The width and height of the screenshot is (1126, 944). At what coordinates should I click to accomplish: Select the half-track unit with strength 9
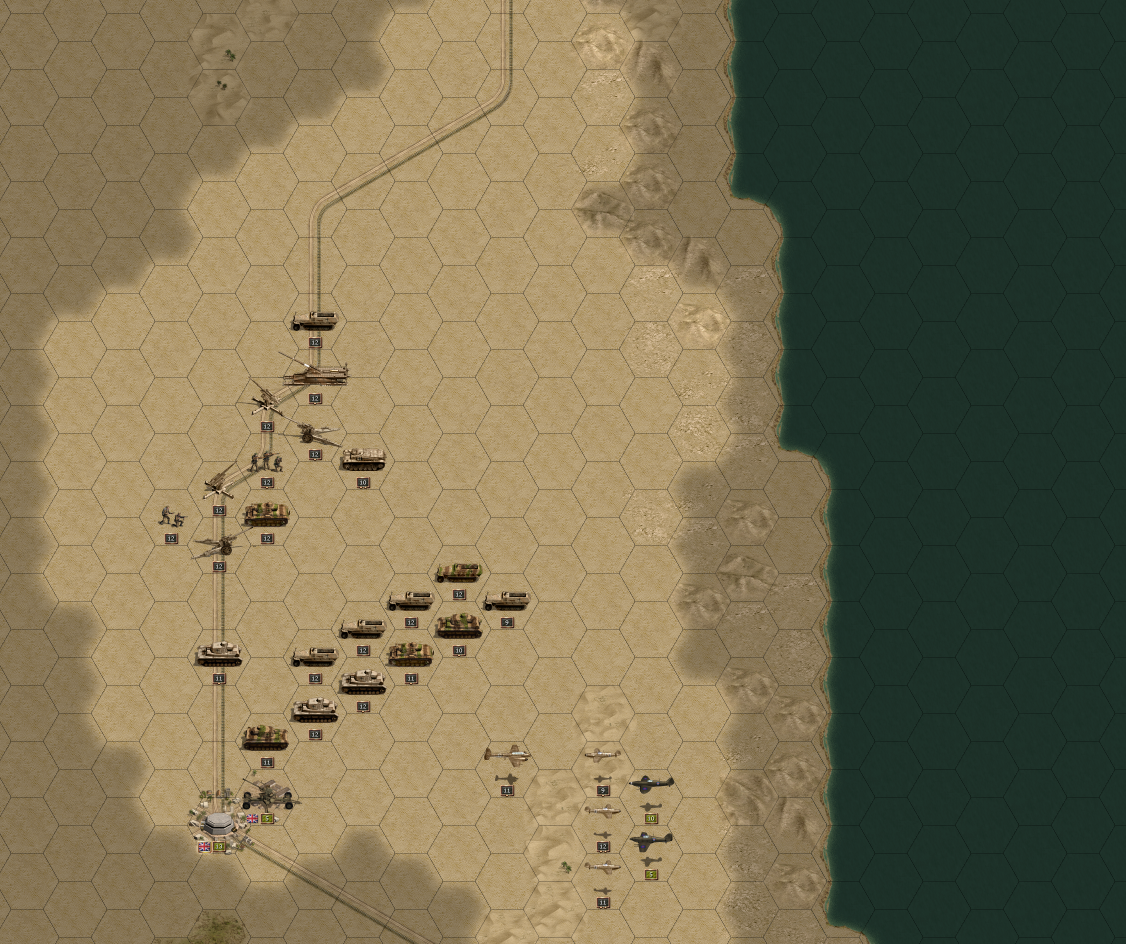pos(507,601)
